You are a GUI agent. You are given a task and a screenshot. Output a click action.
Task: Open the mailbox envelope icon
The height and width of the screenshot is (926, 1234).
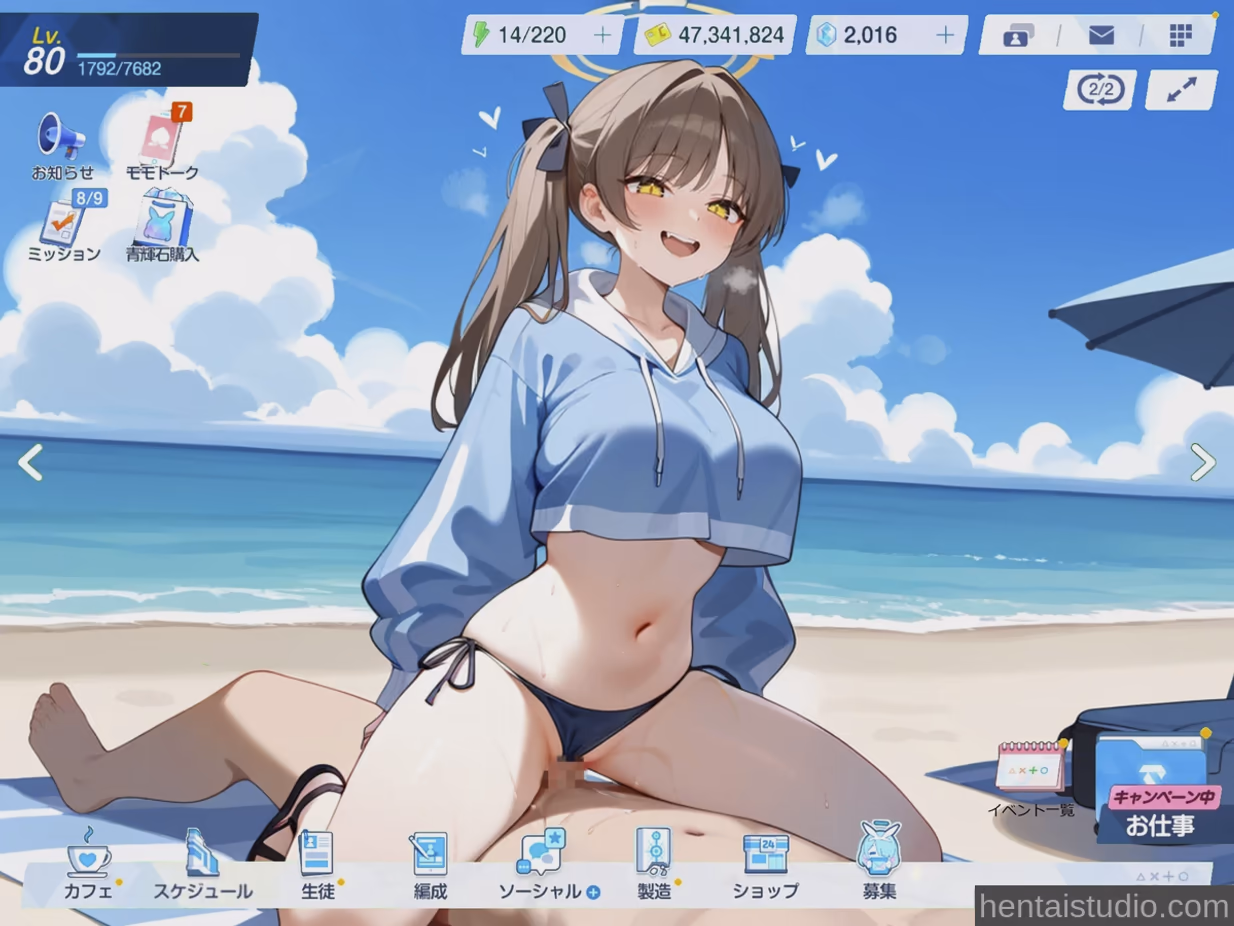point(1101,35)
